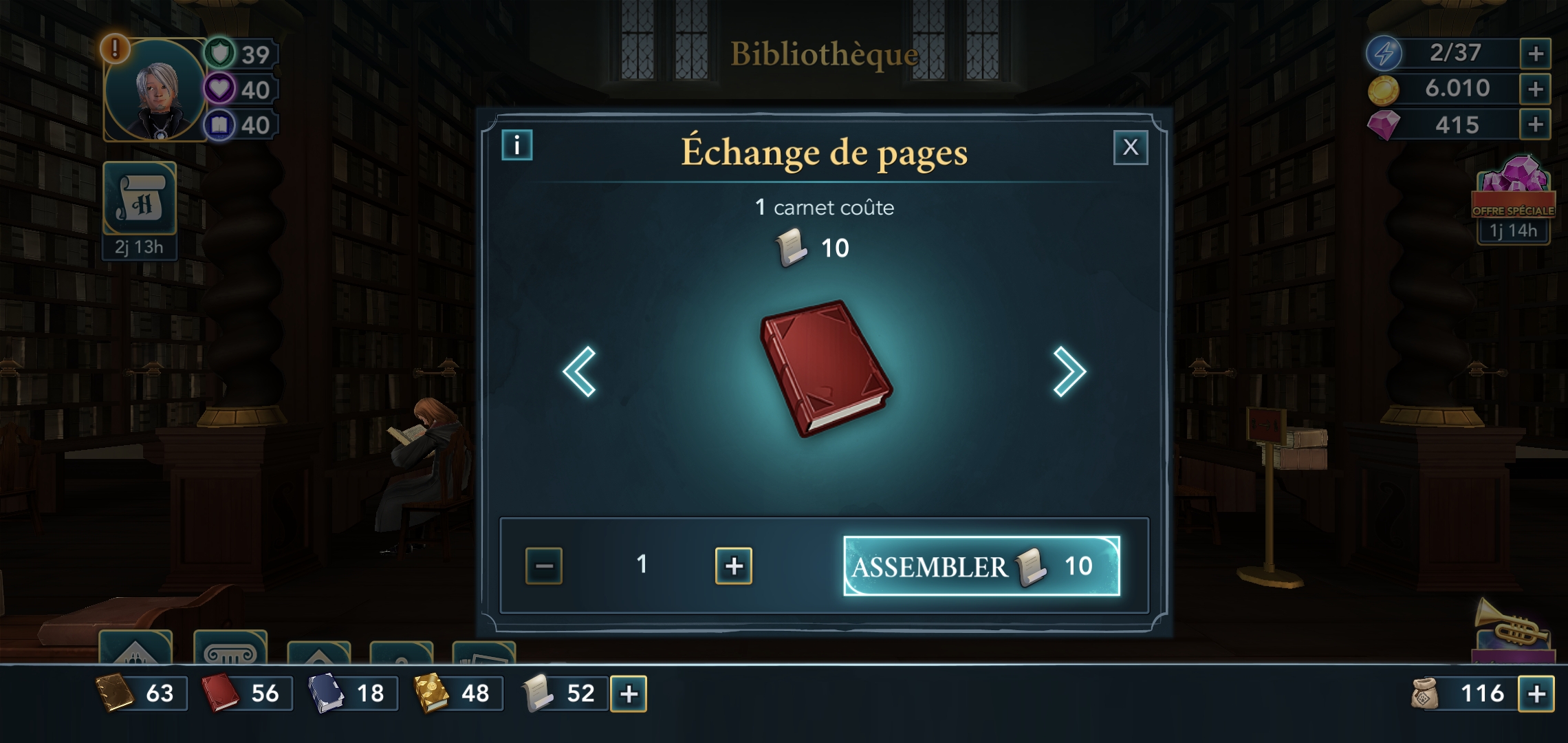Buy more gold coins via plus button
1568x743 pixels.
[1535, 89]
